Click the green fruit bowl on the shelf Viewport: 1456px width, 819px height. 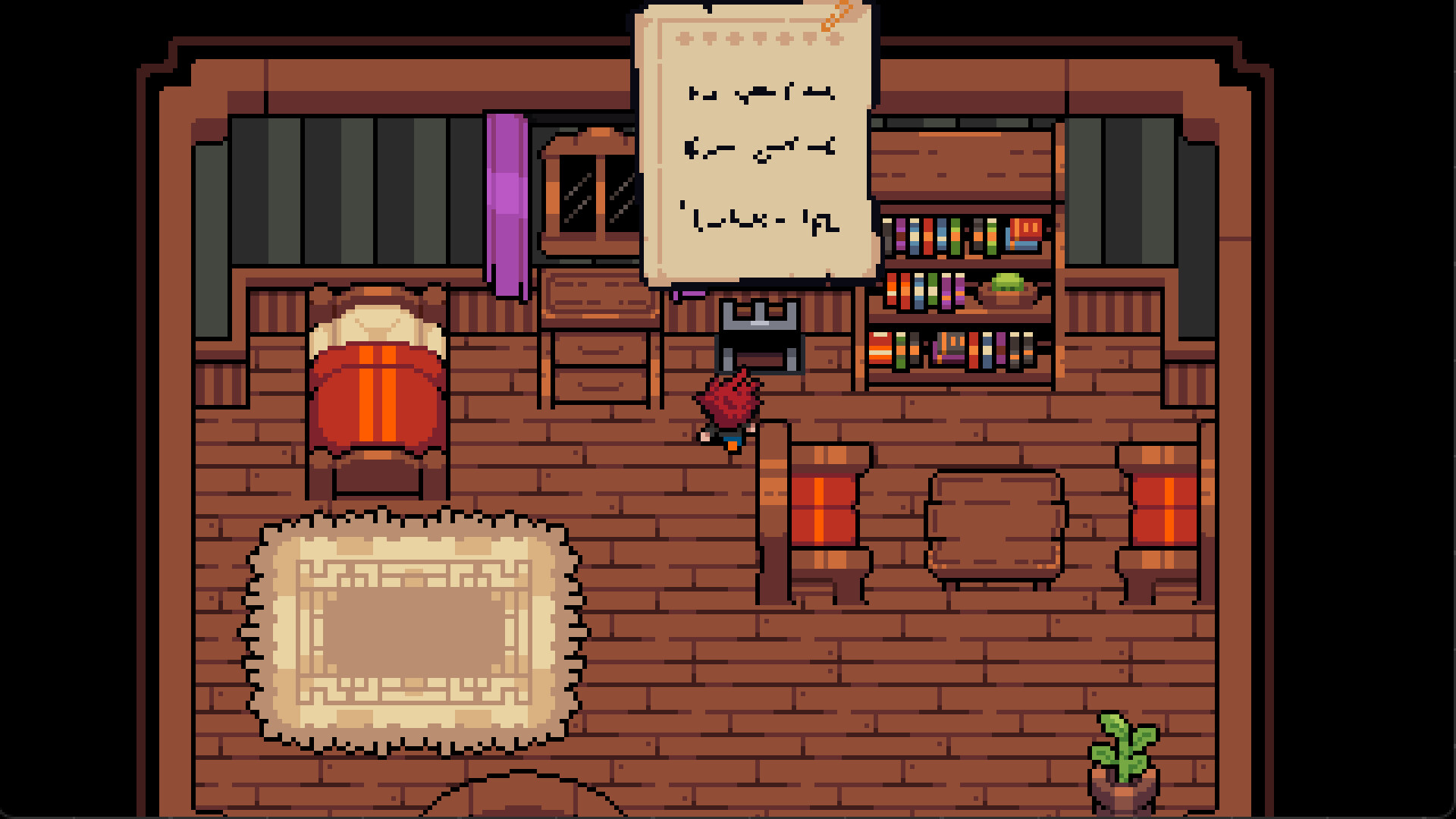pyautogui.click(x=1009, y=288)
